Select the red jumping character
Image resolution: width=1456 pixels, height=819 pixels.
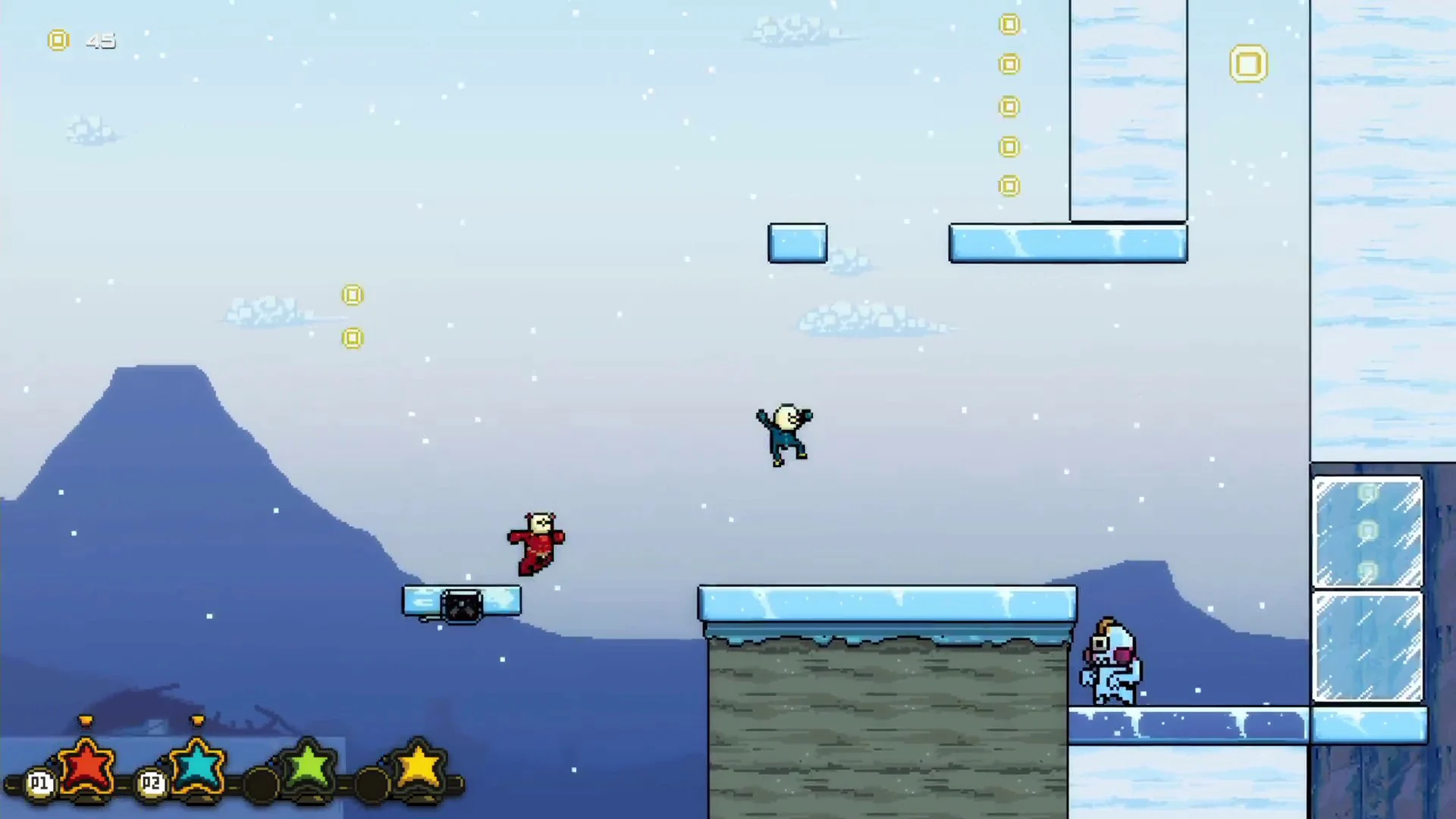[536, 540]
